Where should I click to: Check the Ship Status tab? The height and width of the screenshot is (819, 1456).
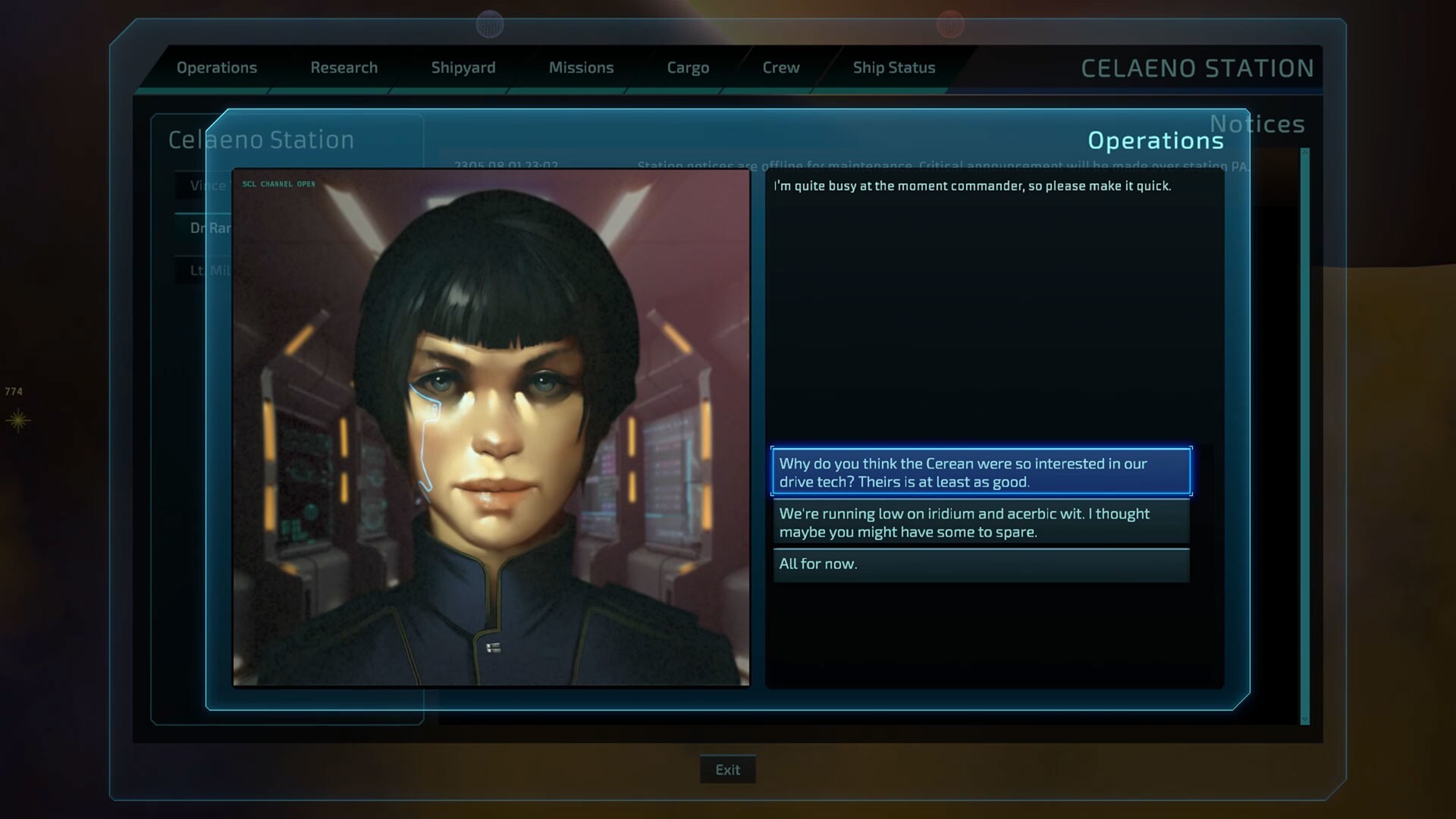[894, 67]
